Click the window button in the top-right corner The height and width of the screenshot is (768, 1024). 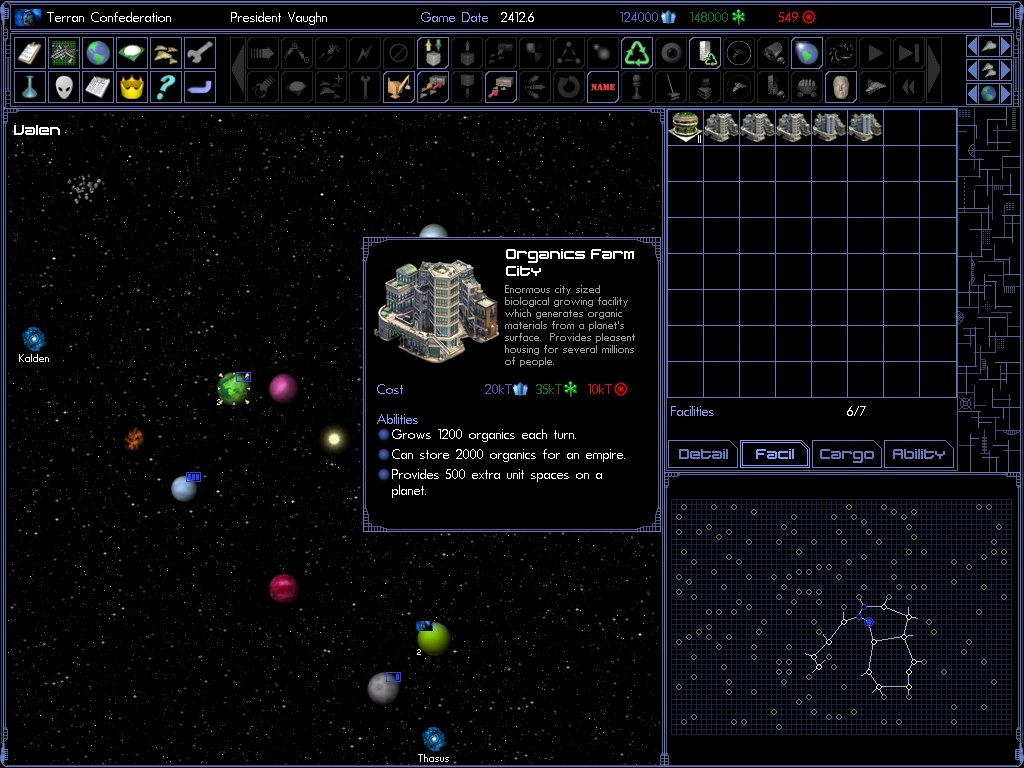point(1001,17)
